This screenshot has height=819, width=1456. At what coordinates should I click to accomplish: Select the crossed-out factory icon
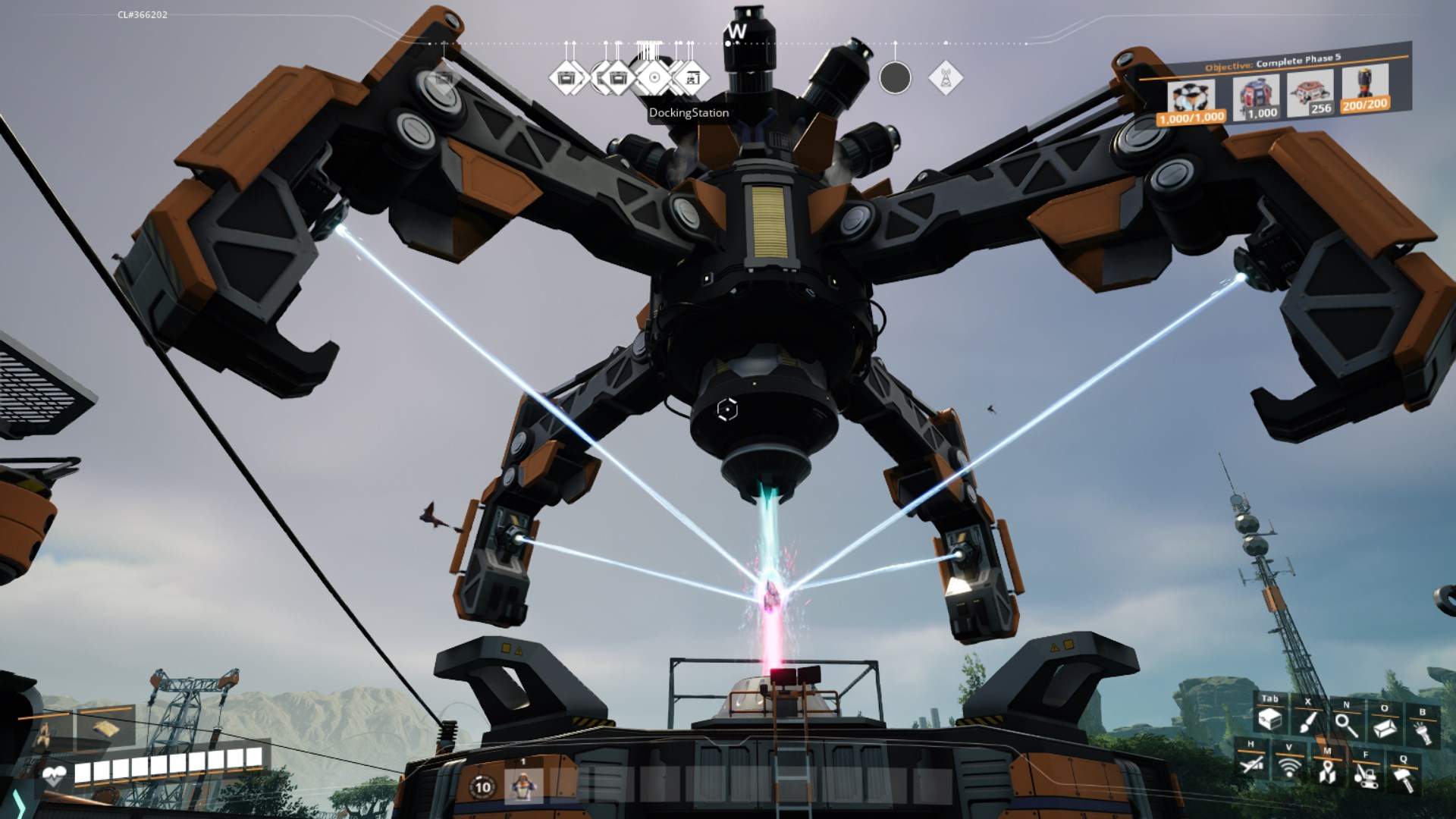pyautogui.click(x=1251, y=764)
